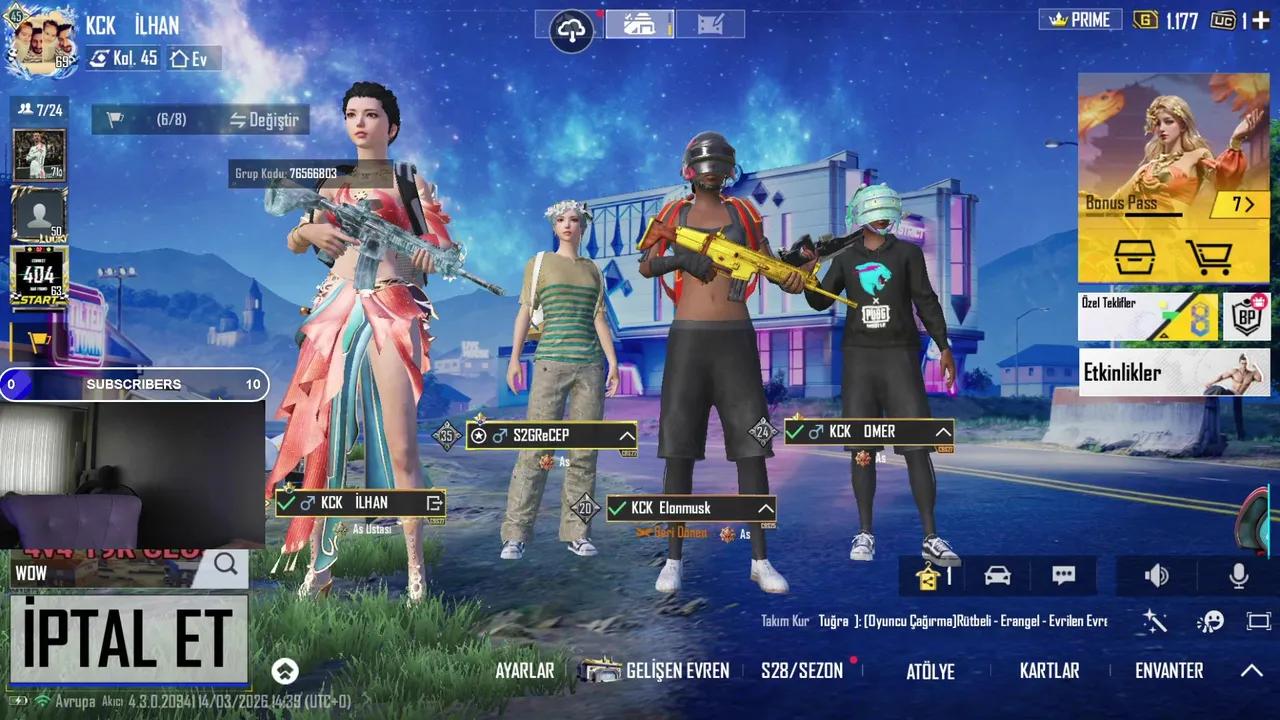Click the cloud upload icon at top center
Viewport: 1280px width, 720px height.
pyautogui.click(x=570, y=30)
